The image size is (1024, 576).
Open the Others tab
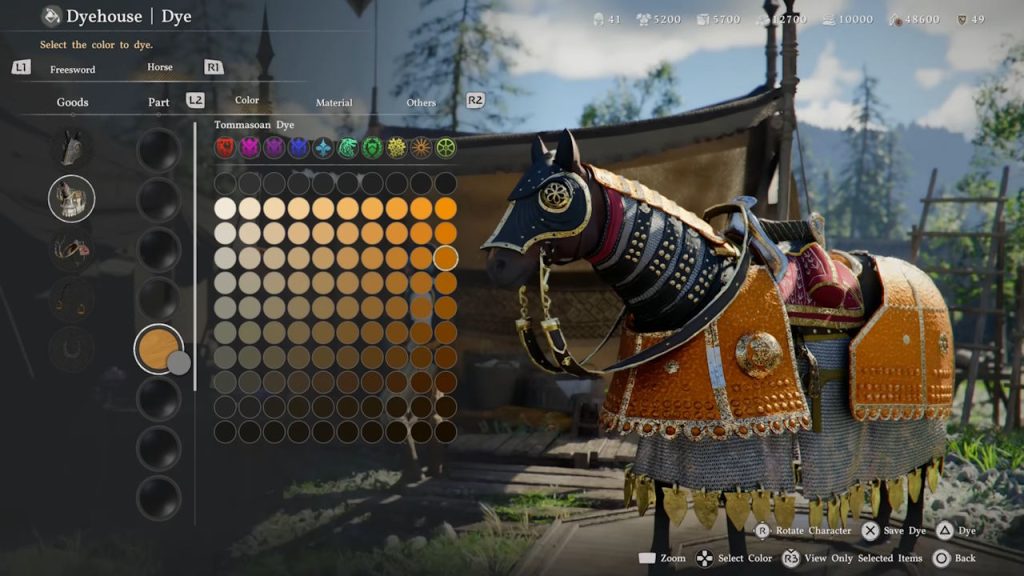pyautogui.click(x=421, y=102)
